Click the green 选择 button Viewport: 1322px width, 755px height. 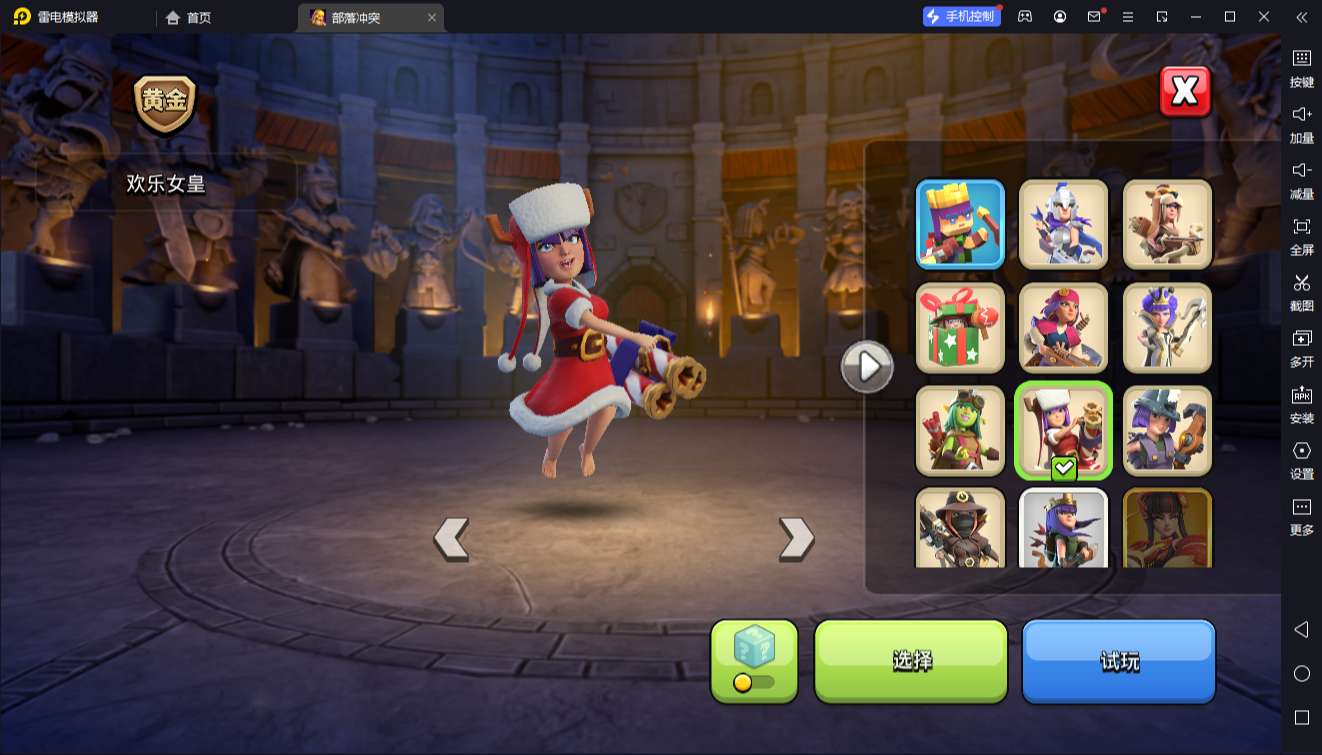[911, 660]
